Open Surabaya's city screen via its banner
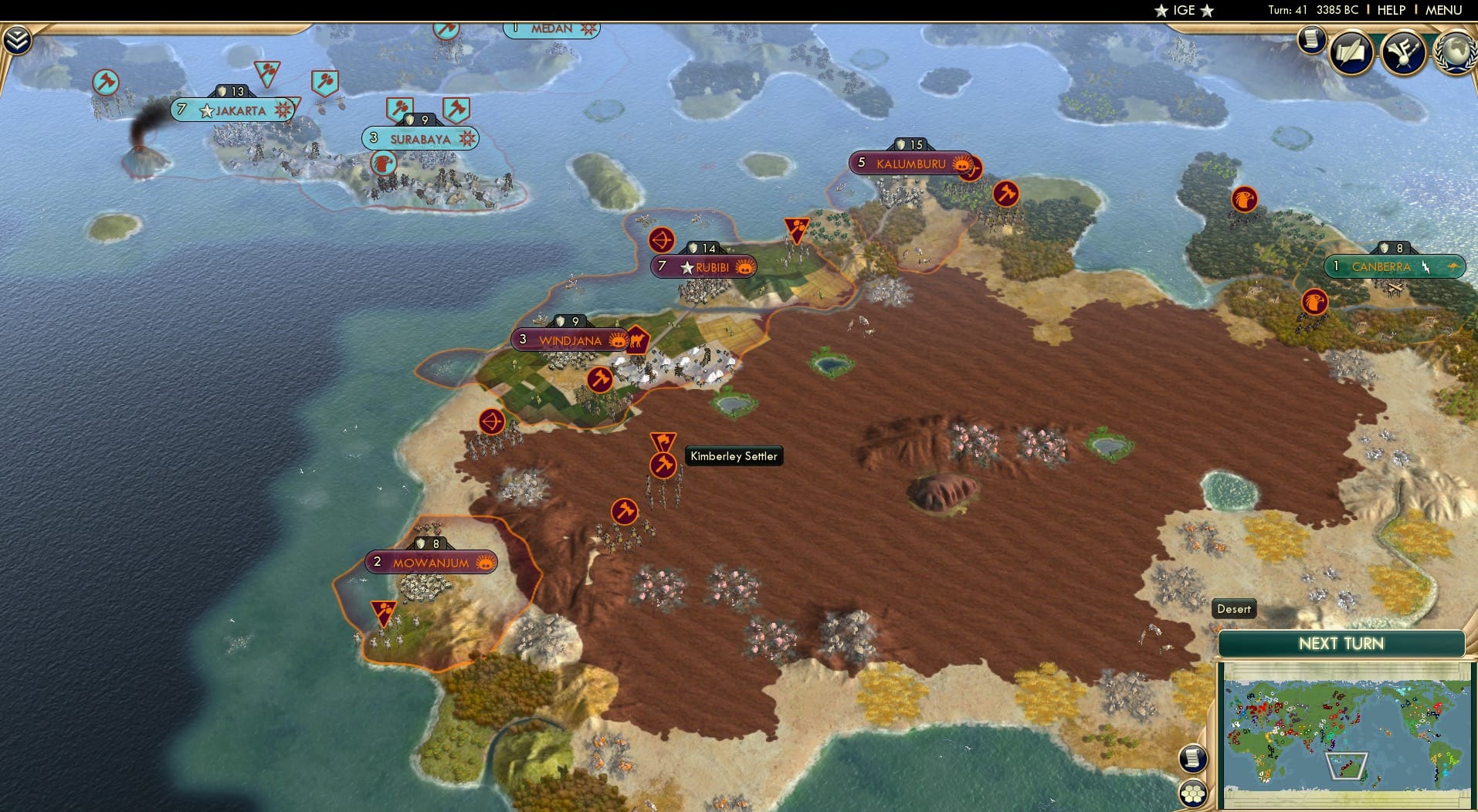Image resolution: width=1478 pixels, height=812 pixels. pos(422,139)
